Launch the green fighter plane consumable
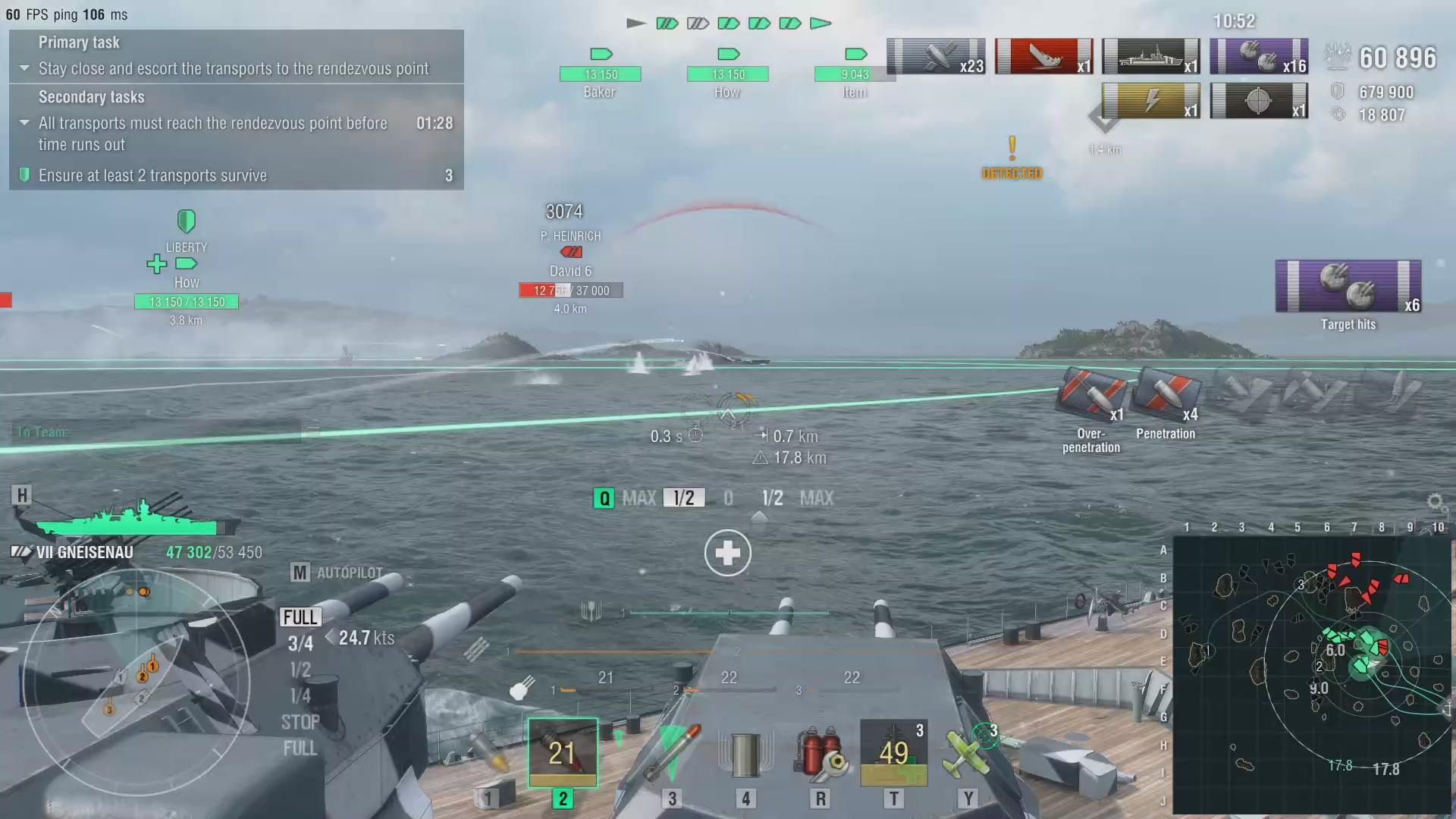The width and height of the screenshot is (1456, 819). click(x=967, y=753)
